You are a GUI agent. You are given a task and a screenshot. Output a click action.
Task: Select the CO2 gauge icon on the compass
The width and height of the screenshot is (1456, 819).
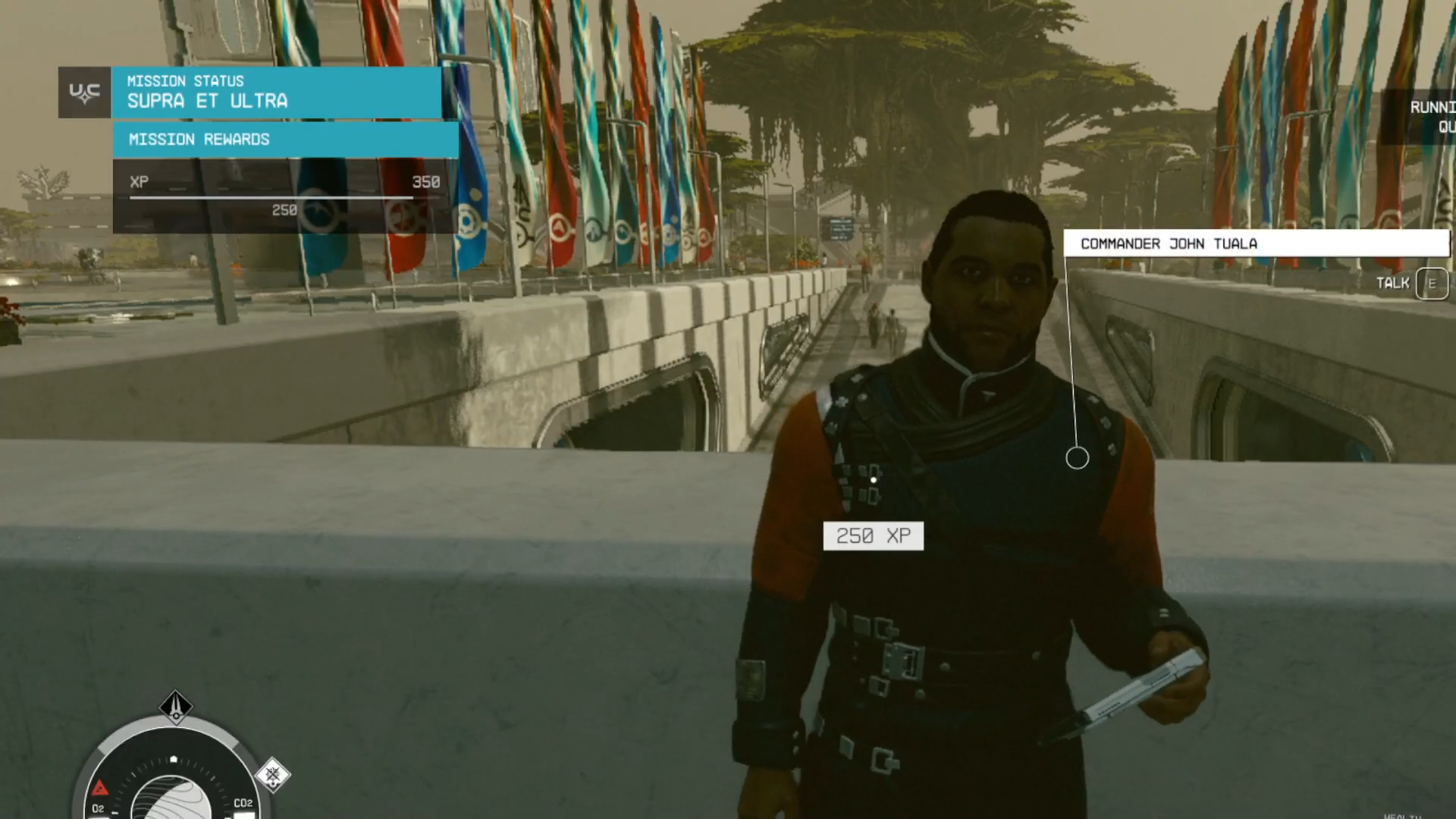pyautogui.click(x=244, y=802)
